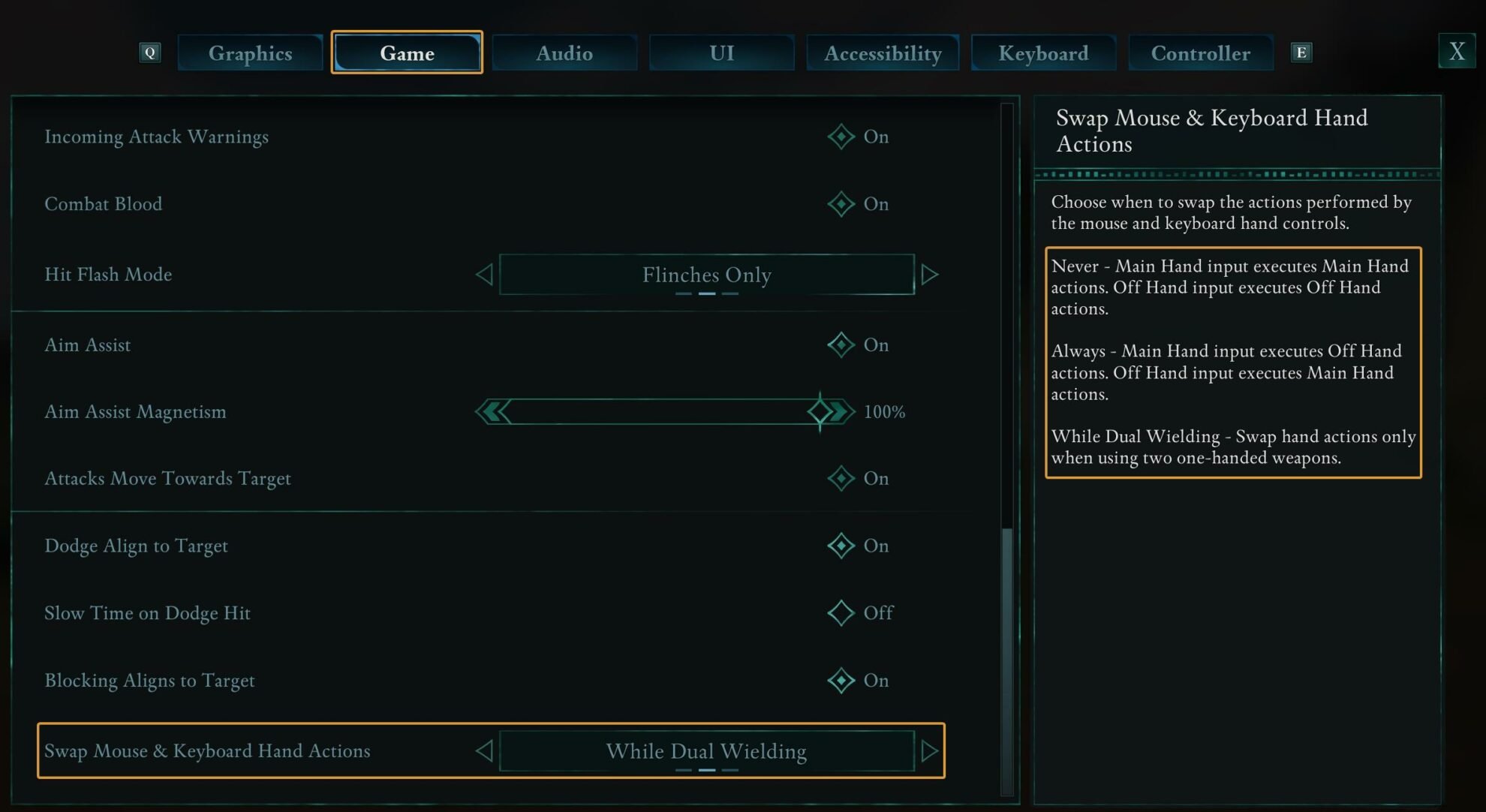Image resolution: width=1486 pixels, height=812 pixels.
Task: Click the diamond icon beside Incoming Attack Warnings
Action: (x=841, y=137)
